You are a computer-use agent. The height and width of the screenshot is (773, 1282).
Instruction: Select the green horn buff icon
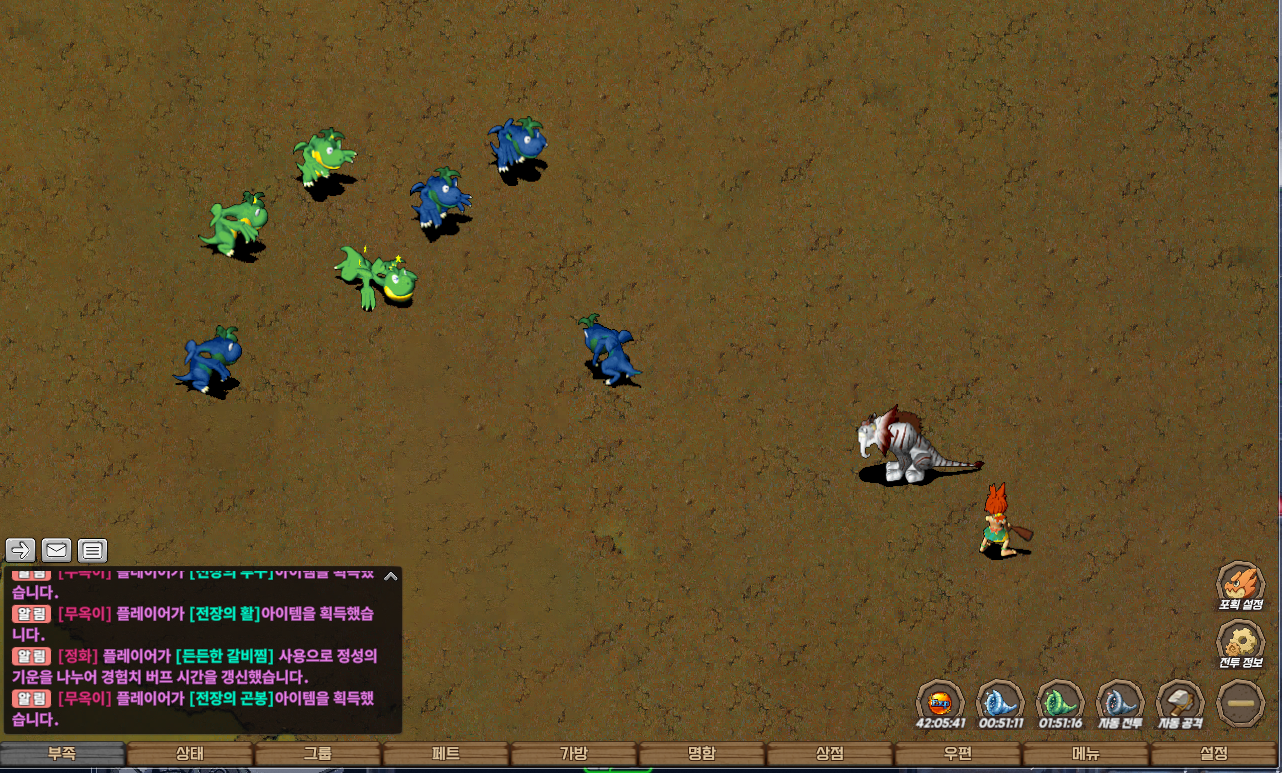[x=1060, y=702]
